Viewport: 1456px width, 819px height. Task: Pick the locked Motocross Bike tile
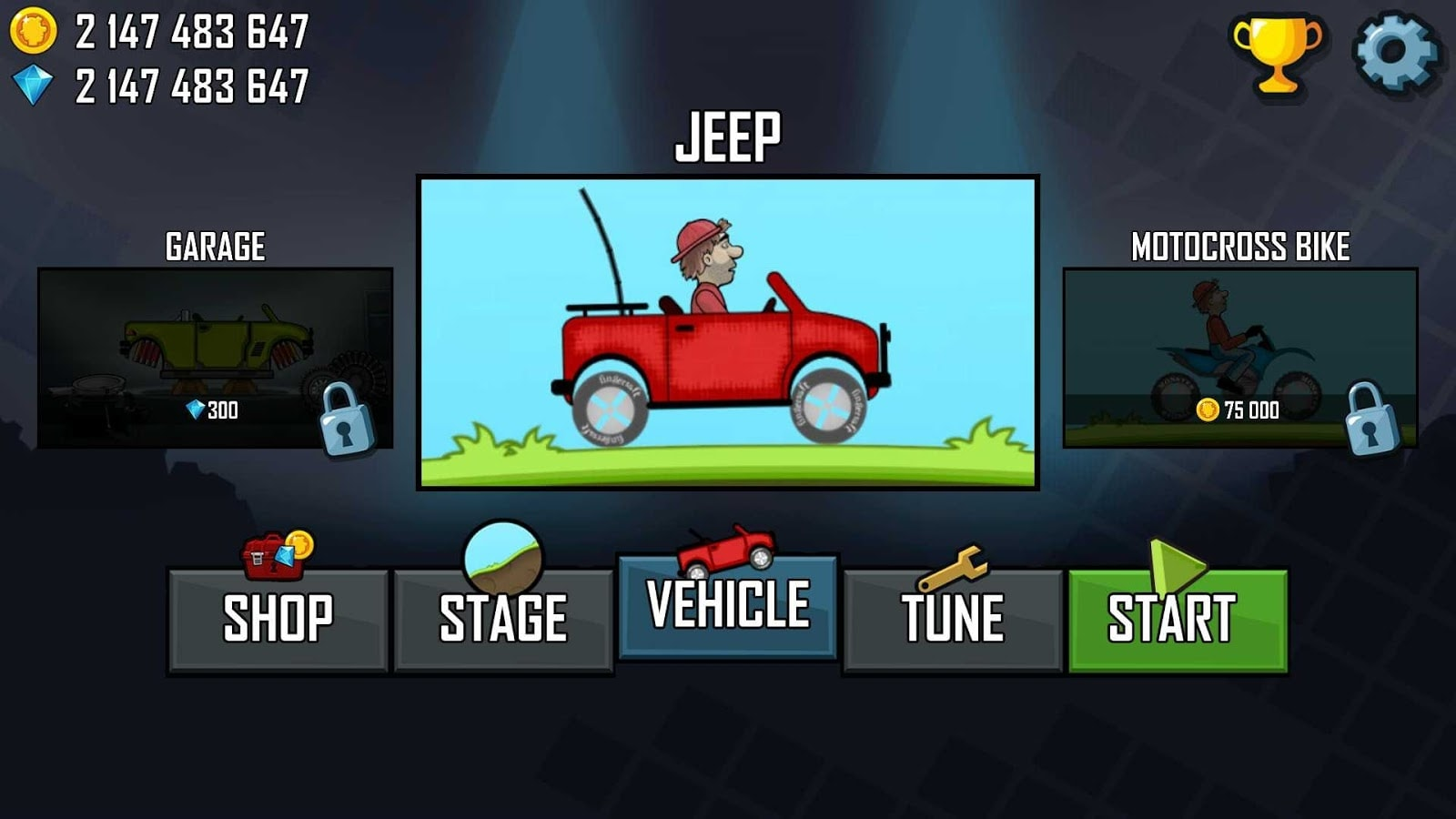[x=1240, y=358]
